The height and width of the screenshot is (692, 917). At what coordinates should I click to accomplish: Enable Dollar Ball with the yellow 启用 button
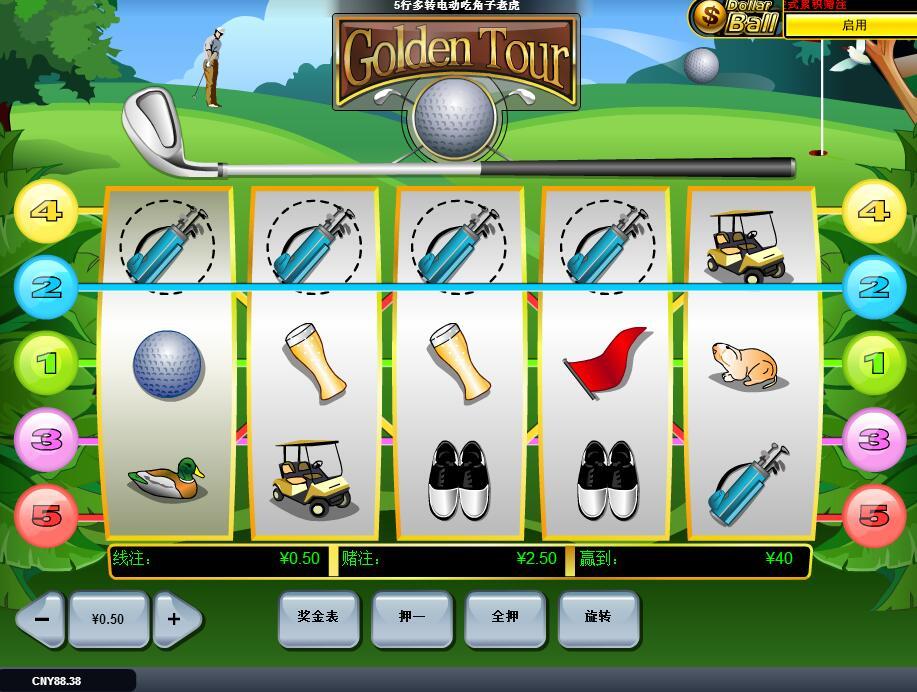tap(853, 26)
